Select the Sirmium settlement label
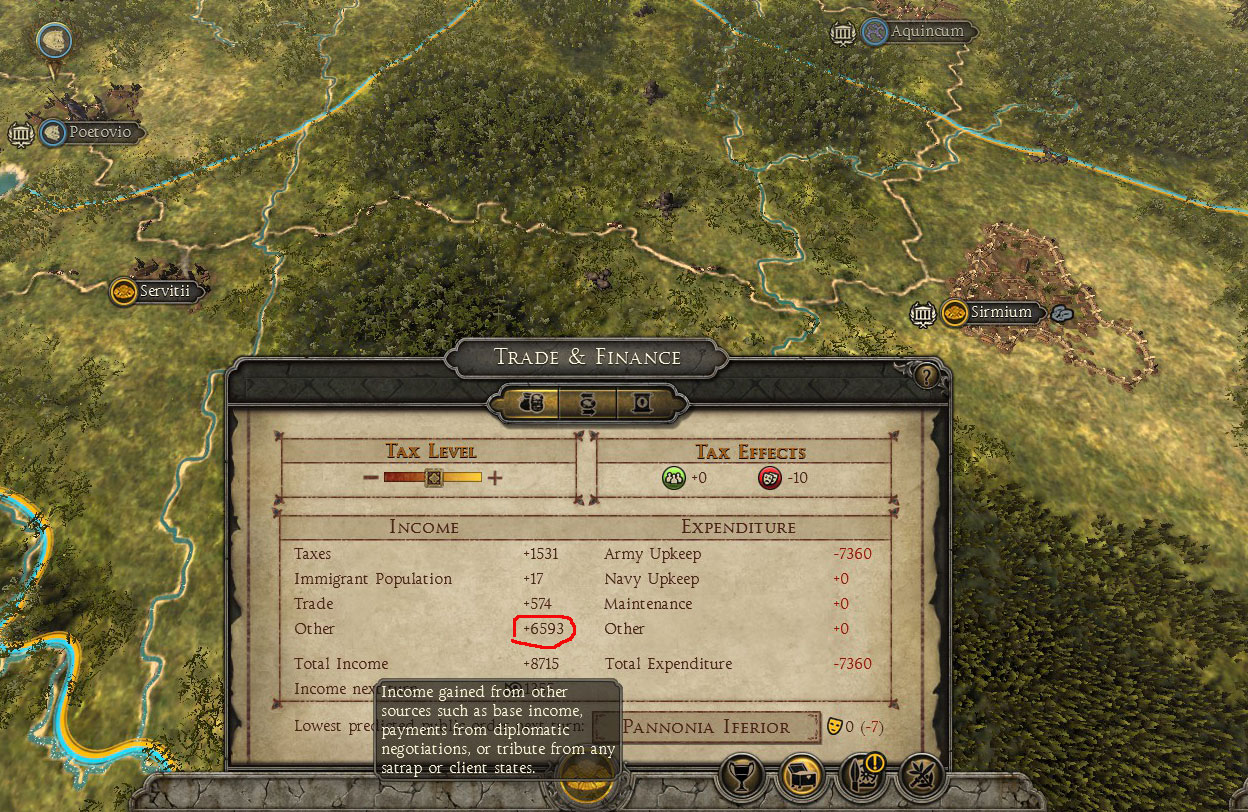The image size is (1248, 812). [x=1001, y=313]
